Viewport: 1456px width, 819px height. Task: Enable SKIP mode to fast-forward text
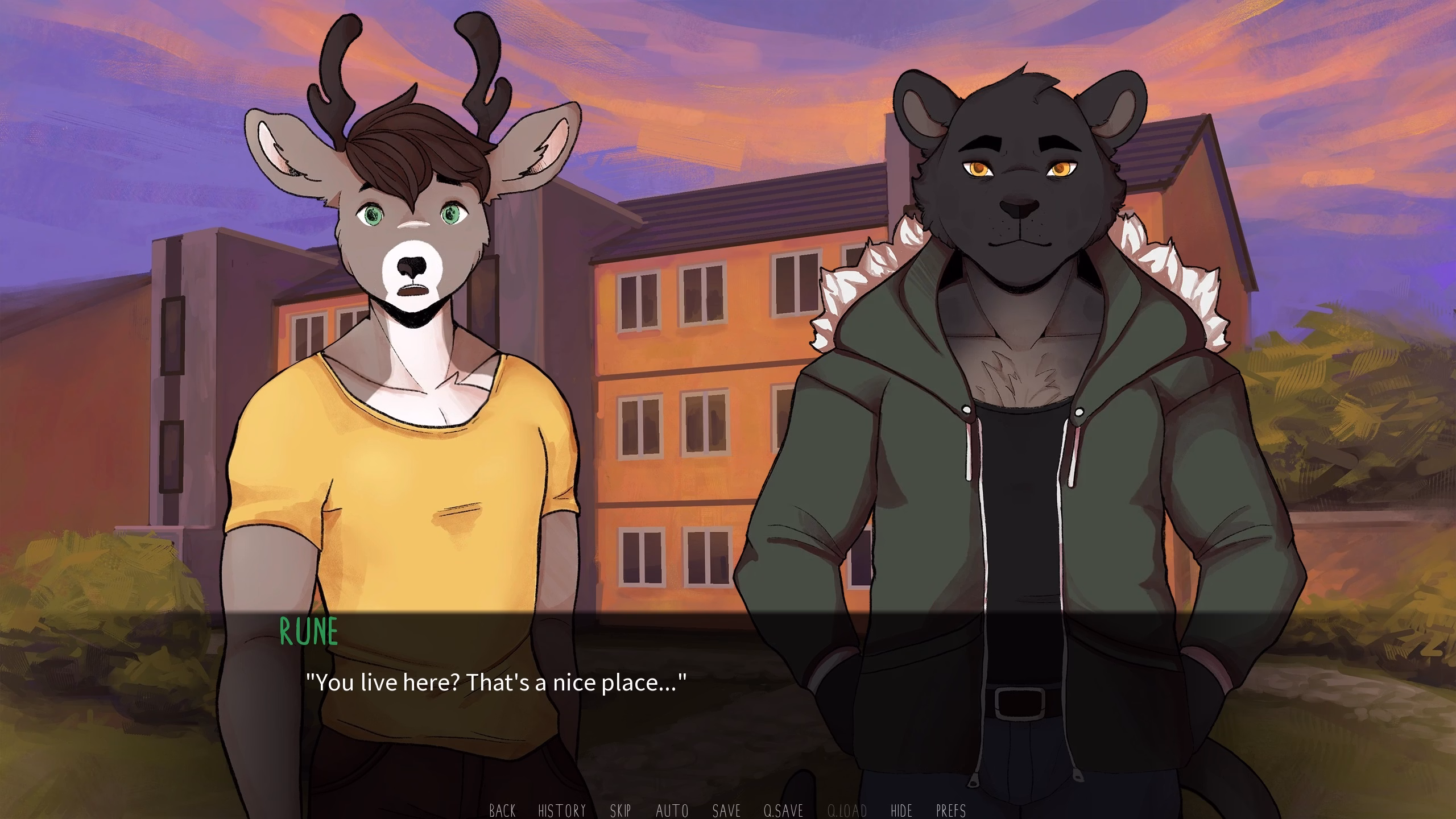(621, 812)
